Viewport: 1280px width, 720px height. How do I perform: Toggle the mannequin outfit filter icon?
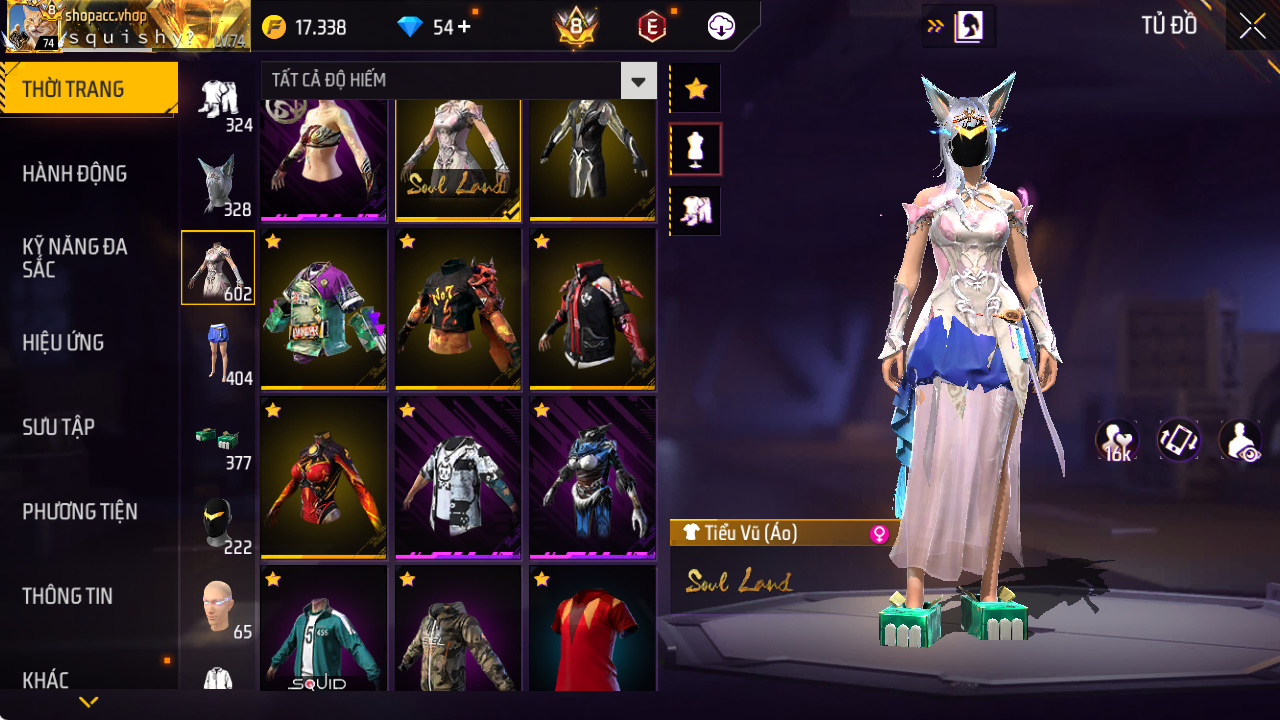695,148
